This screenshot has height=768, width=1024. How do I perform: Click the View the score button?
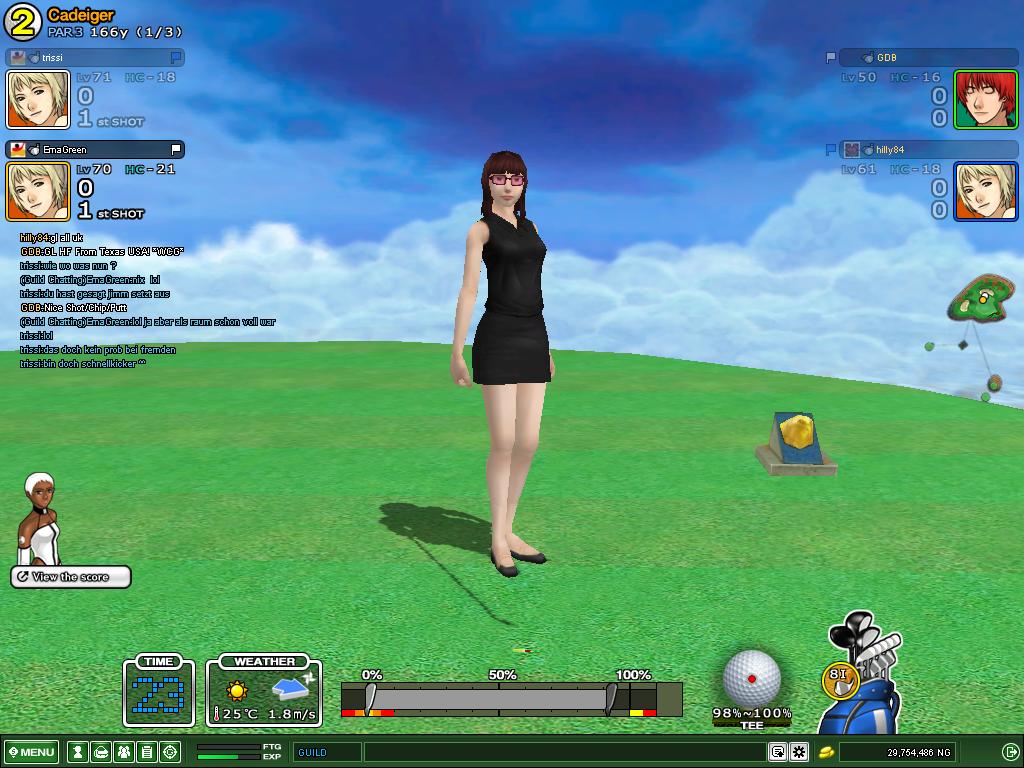[71, 577]
